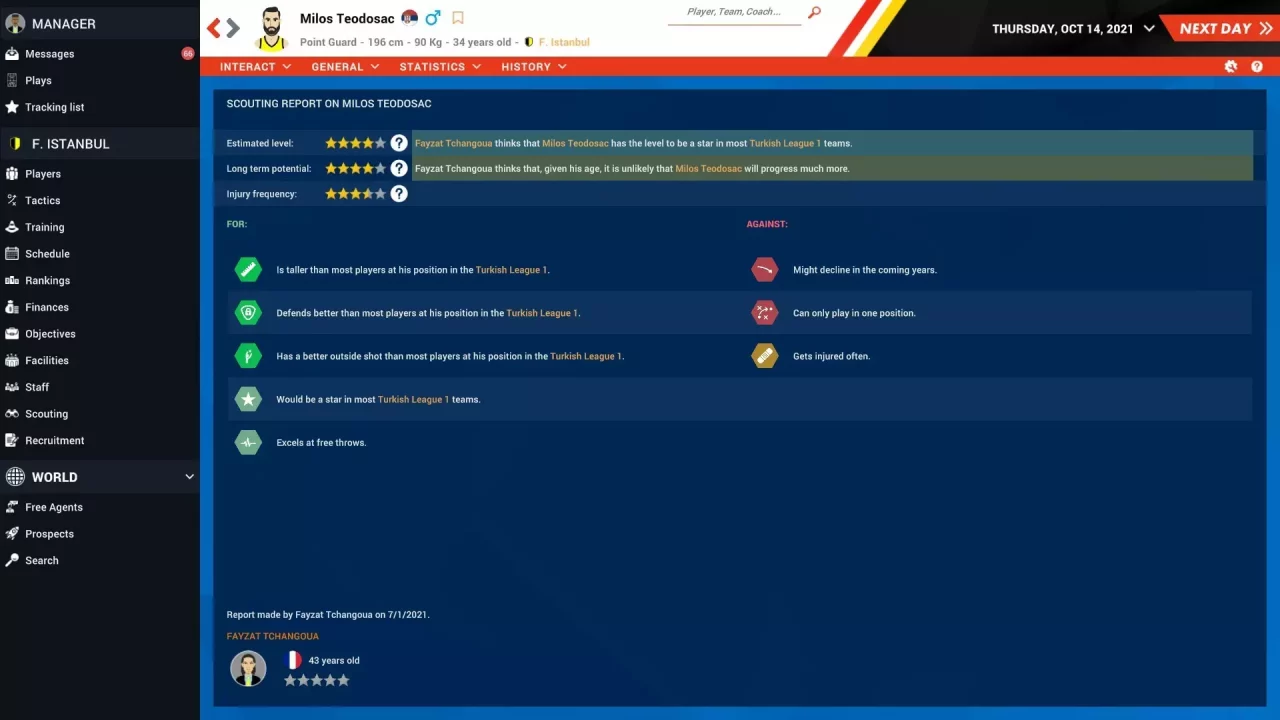Collapse the WORLD sidebar section

click(189, 477)
